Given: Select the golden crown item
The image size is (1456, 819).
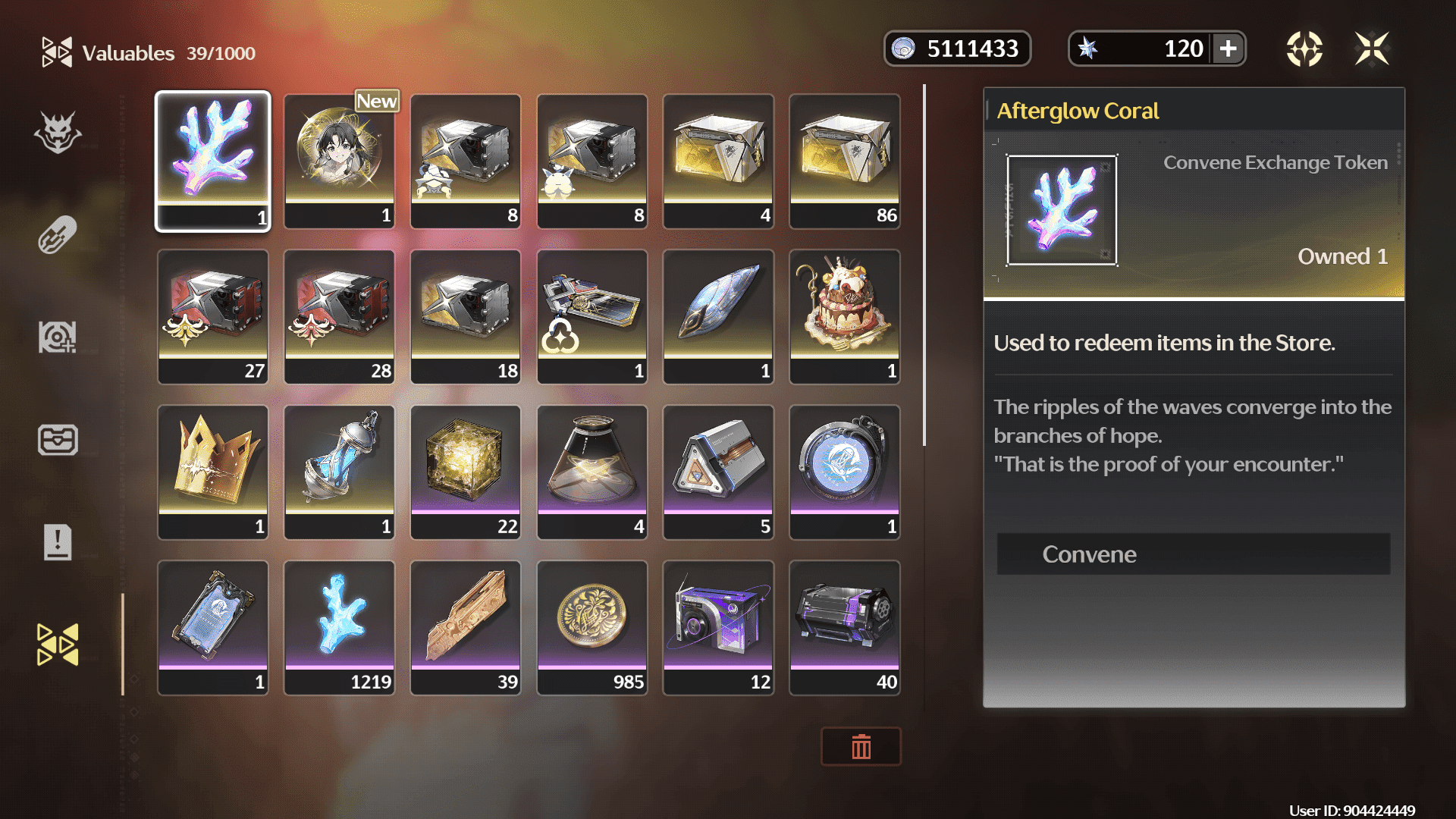Looking at the screenshot, I should (213, 472).
